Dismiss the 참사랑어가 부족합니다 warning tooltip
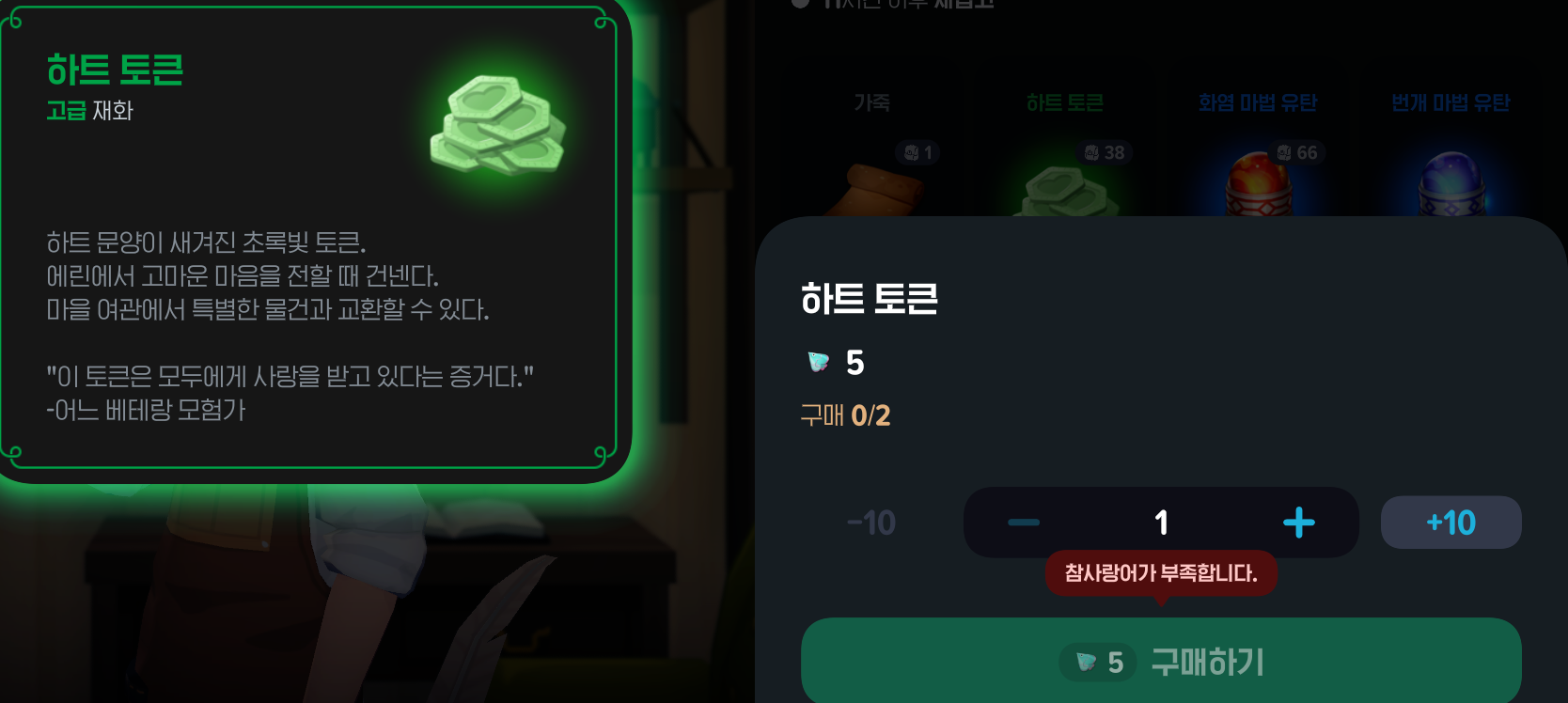Screen dimensions: 1568x703 [x=1160, y=574]
